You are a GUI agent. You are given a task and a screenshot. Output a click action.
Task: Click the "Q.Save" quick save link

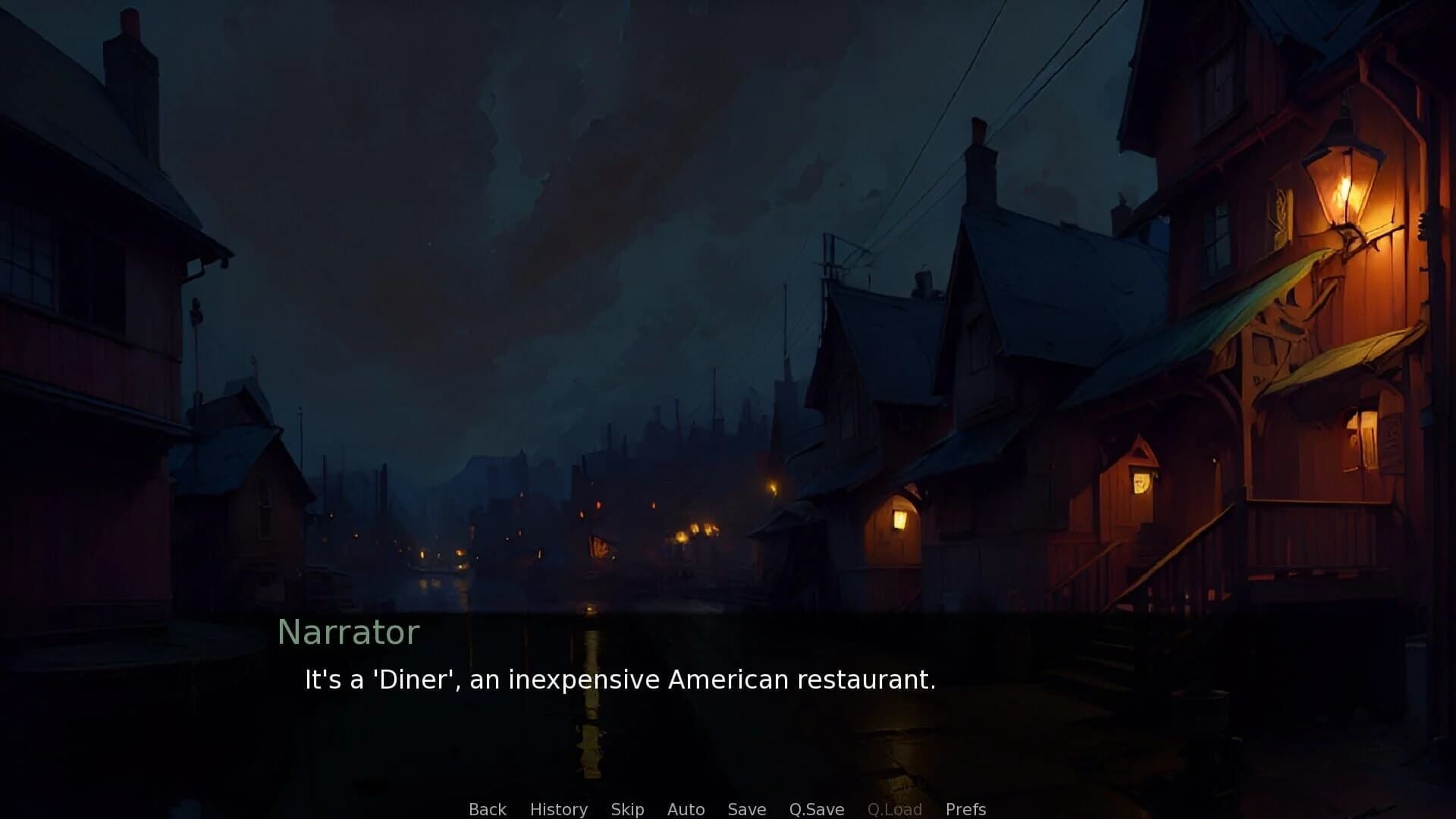tap(815, 808)
